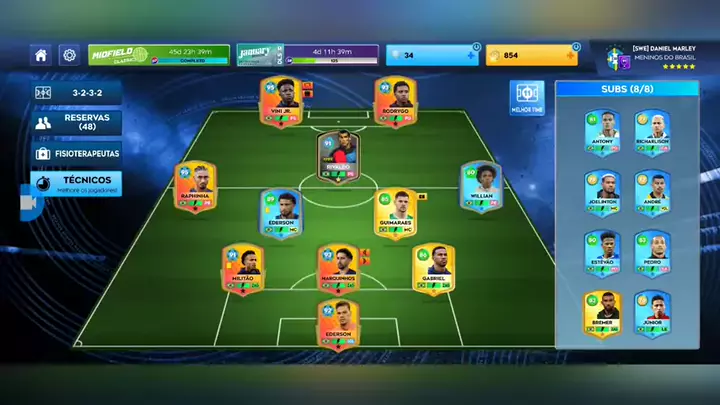The height and width of the screenshot is (405, 720).
Task: Open the Midfield Clash event banner
Action: [x=158, y=55]
